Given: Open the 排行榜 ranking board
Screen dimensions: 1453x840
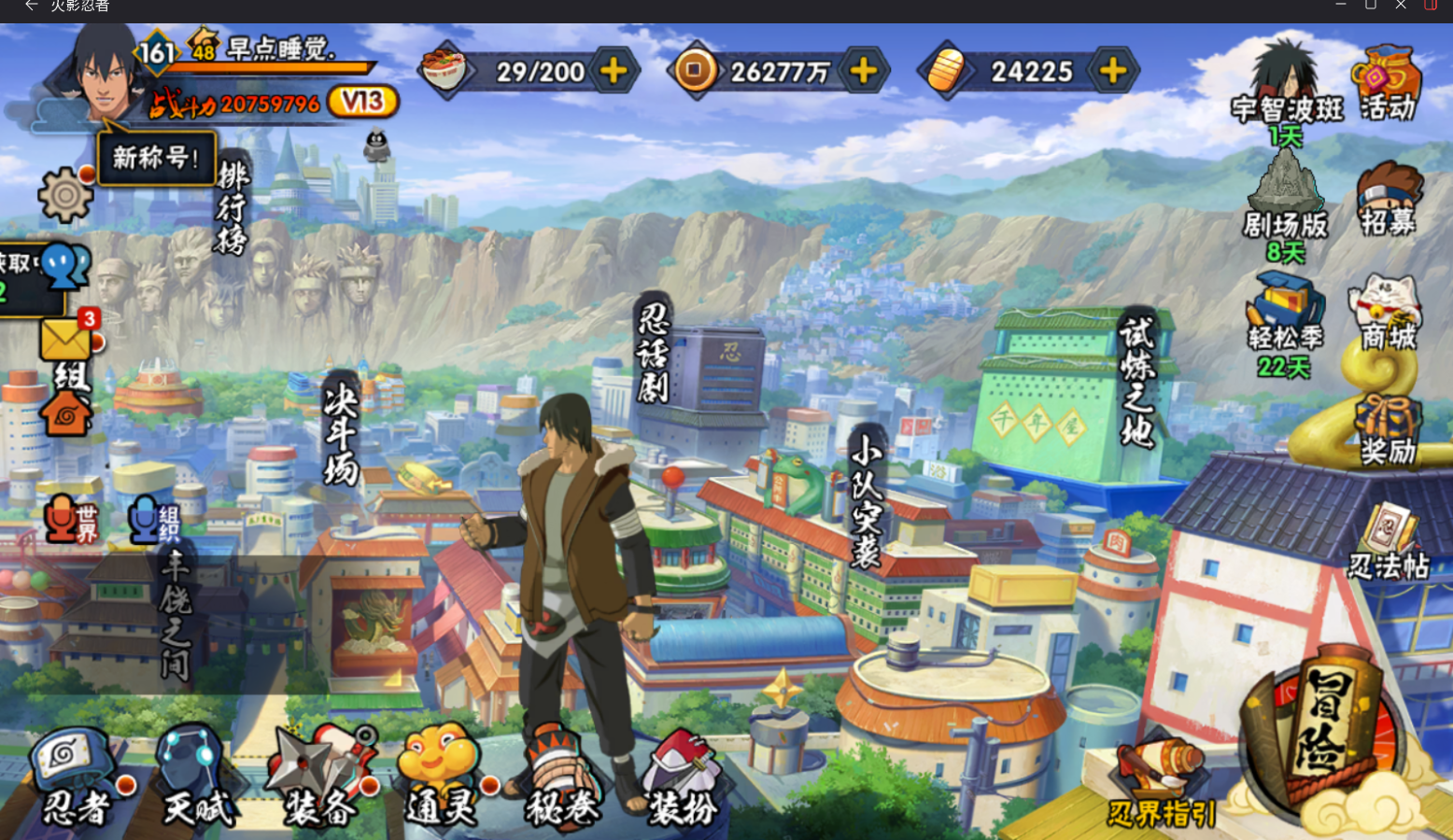Looking at the screenshot, I should point(232,207).
